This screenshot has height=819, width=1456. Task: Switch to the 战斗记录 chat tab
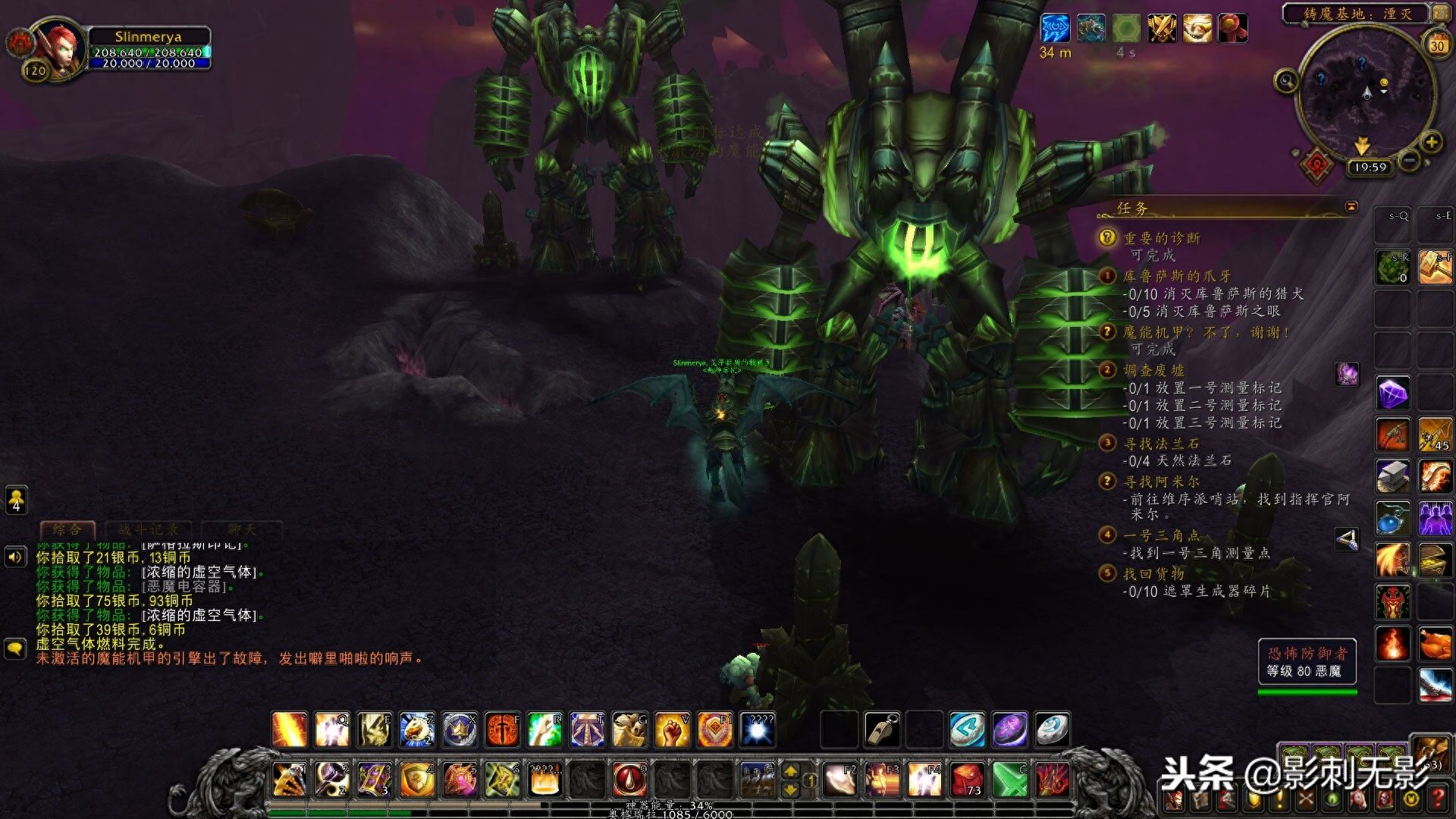point(148,529)
